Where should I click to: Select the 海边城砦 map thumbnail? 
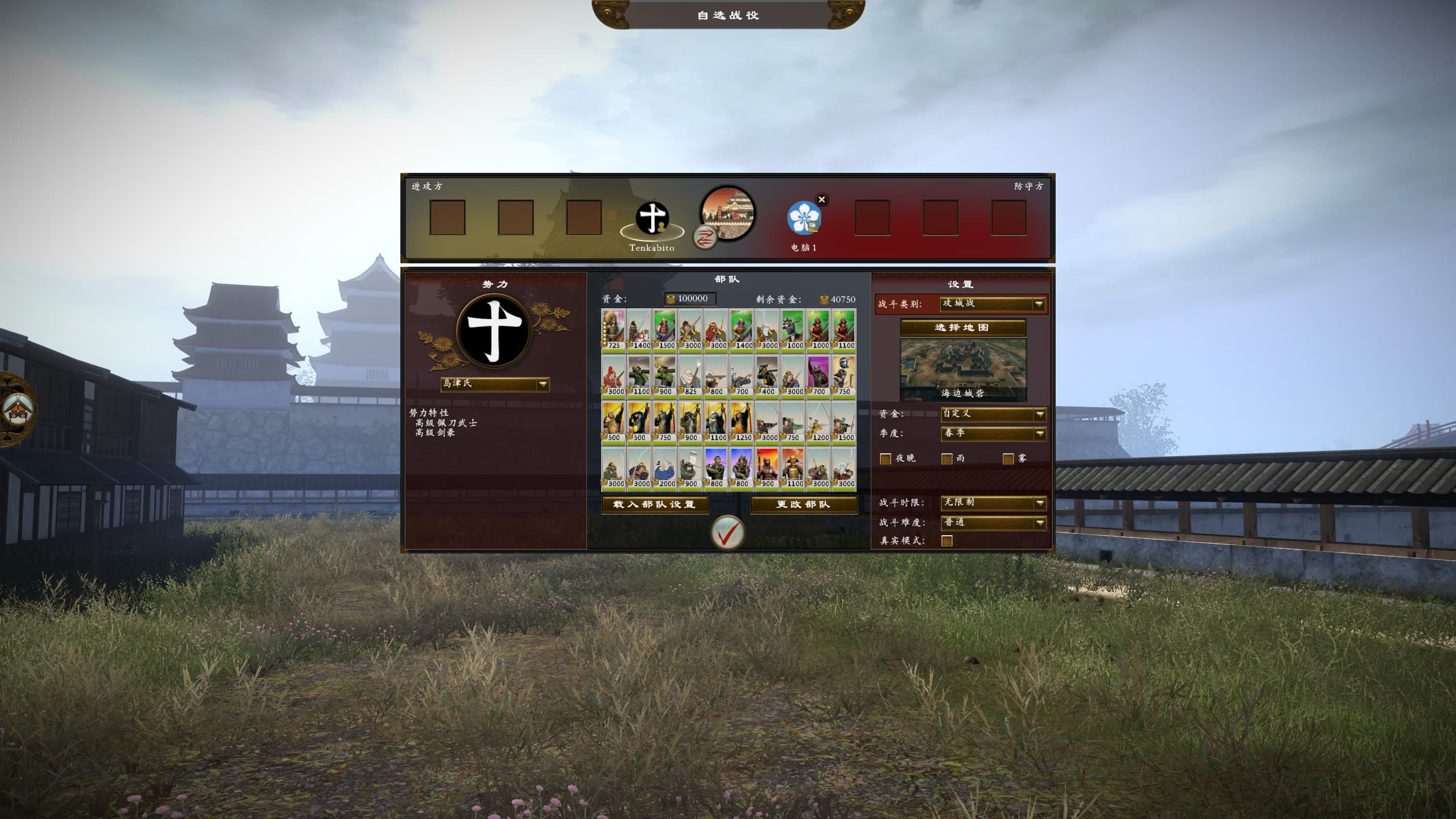[963, 370]
